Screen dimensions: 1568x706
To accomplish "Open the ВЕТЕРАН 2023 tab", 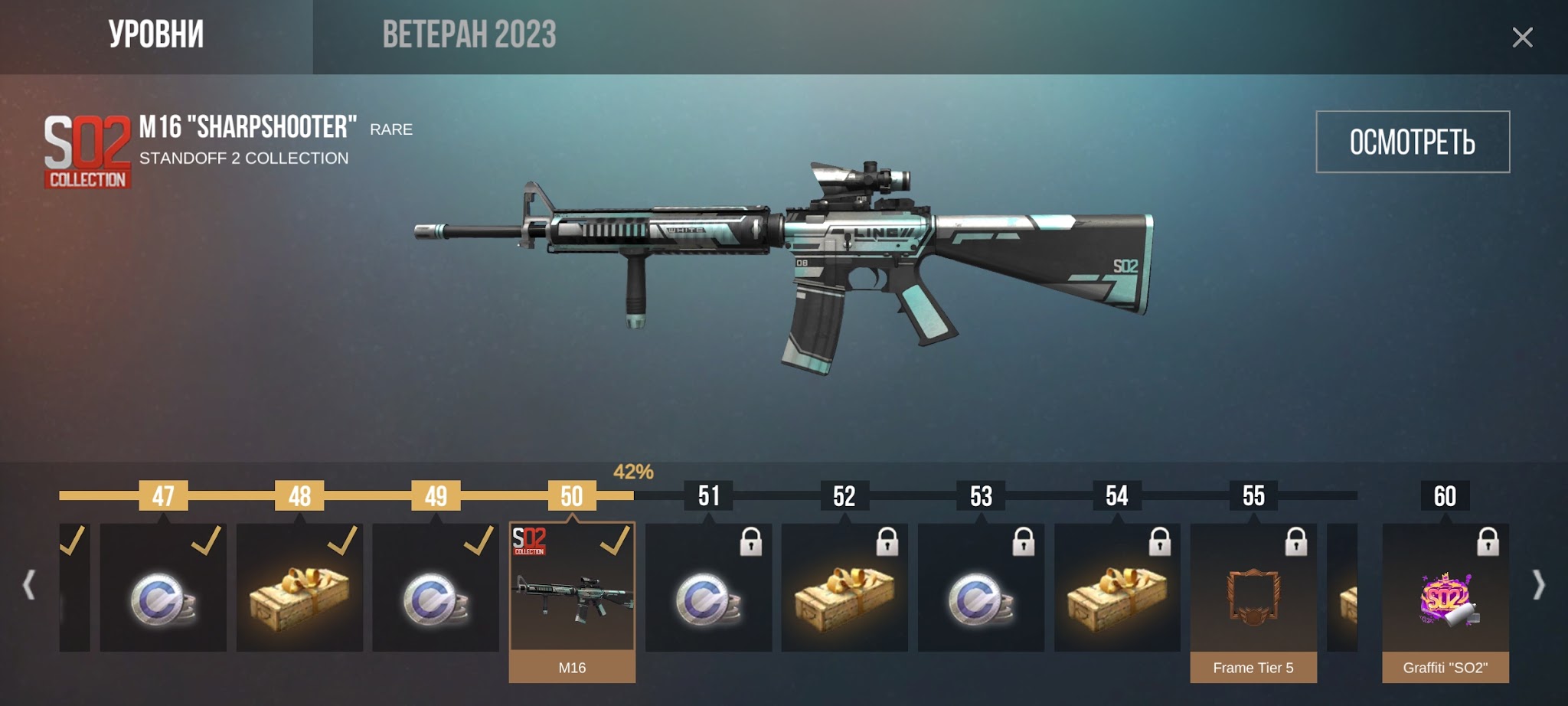I will (x=469, y=35).
